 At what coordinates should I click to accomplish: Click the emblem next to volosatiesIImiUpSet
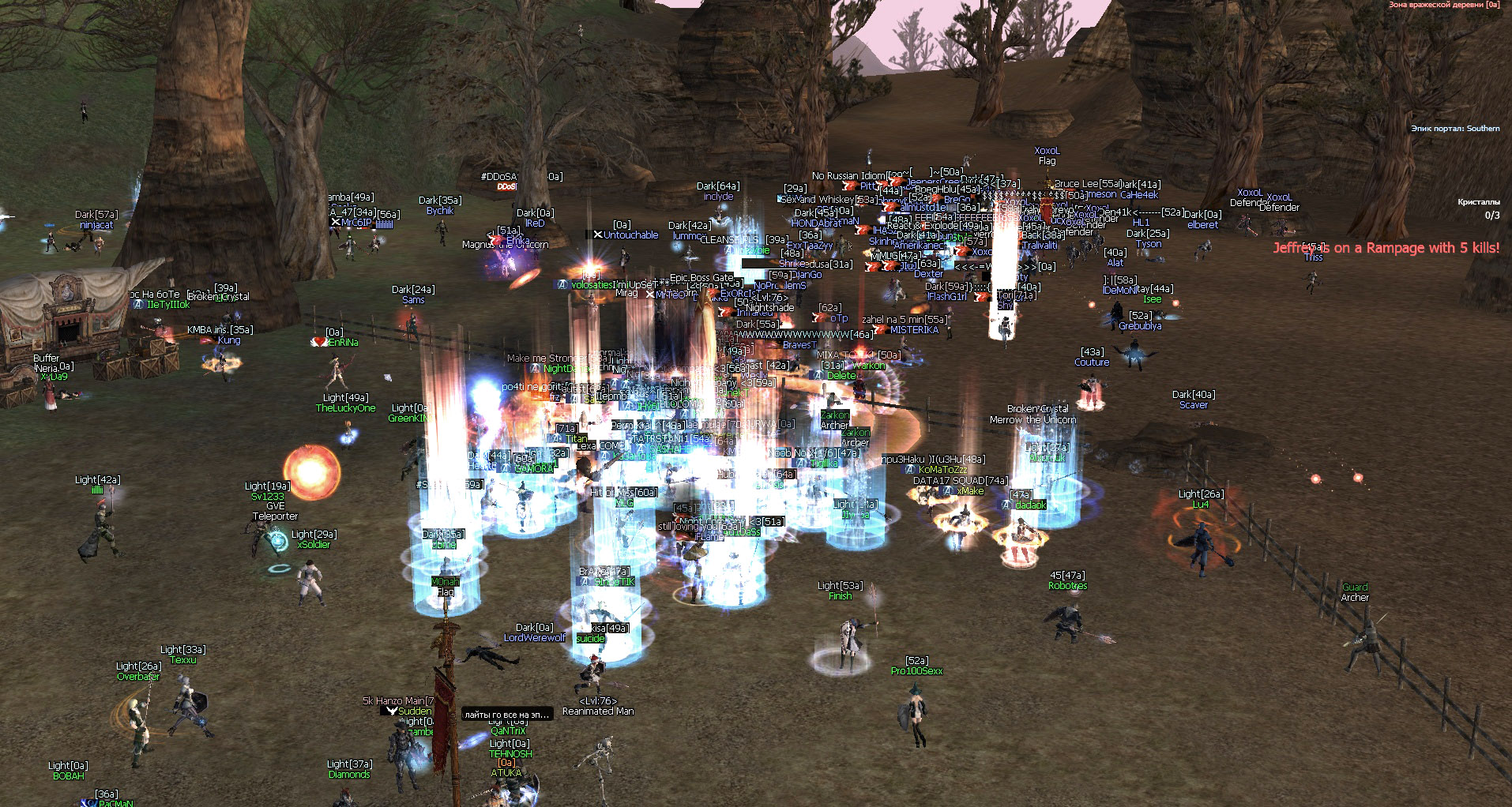(561, 283)
